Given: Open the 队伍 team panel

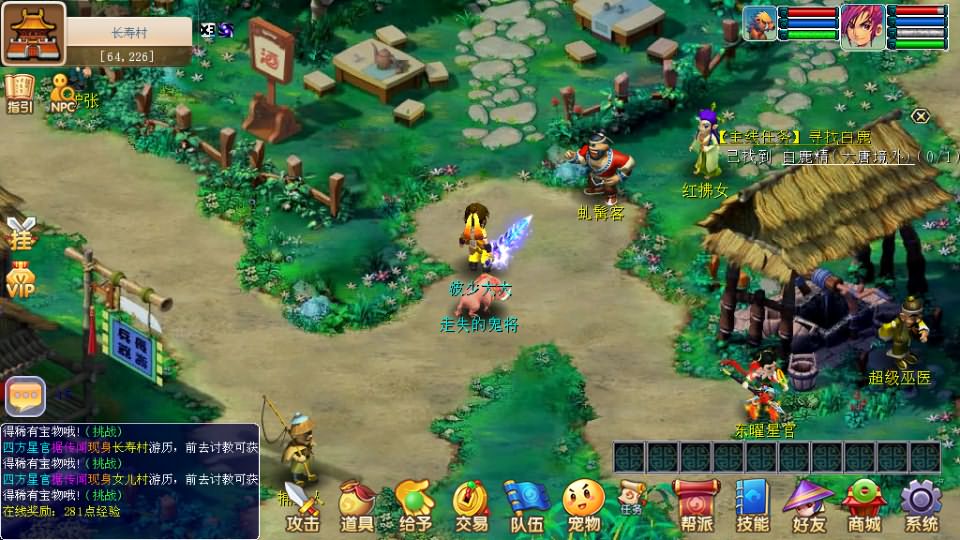Looking at the screenshot, I should point(527,505).
